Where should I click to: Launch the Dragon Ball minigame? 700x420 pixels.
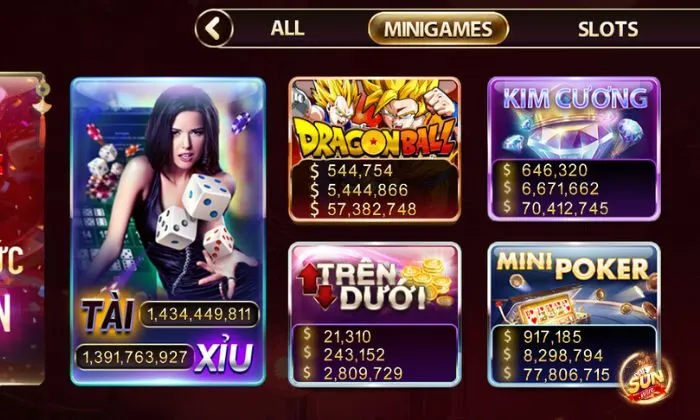coord(374,148)
